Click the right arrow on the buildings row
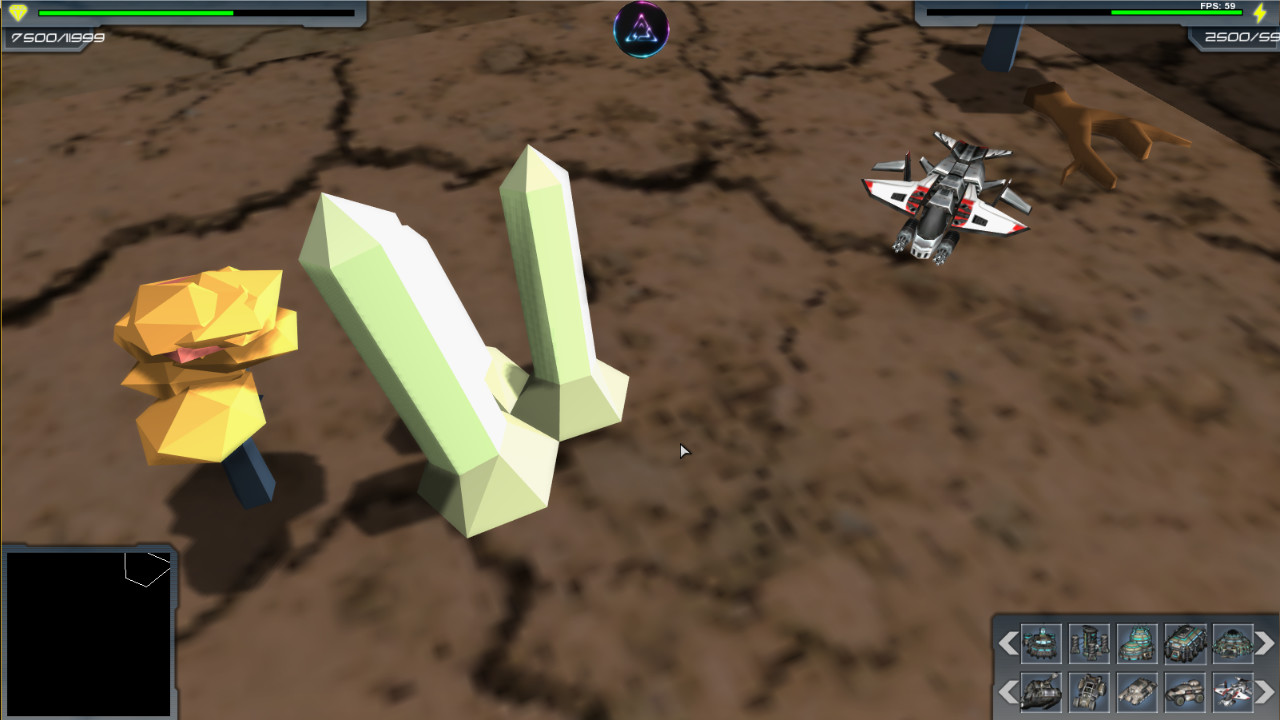This screenshot has width=1280, height=720. (1263, 645)
